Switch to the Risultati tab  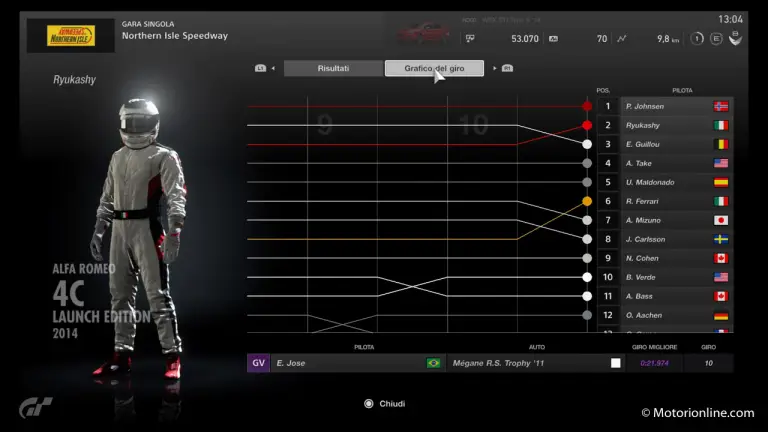(x=333, y=68)
